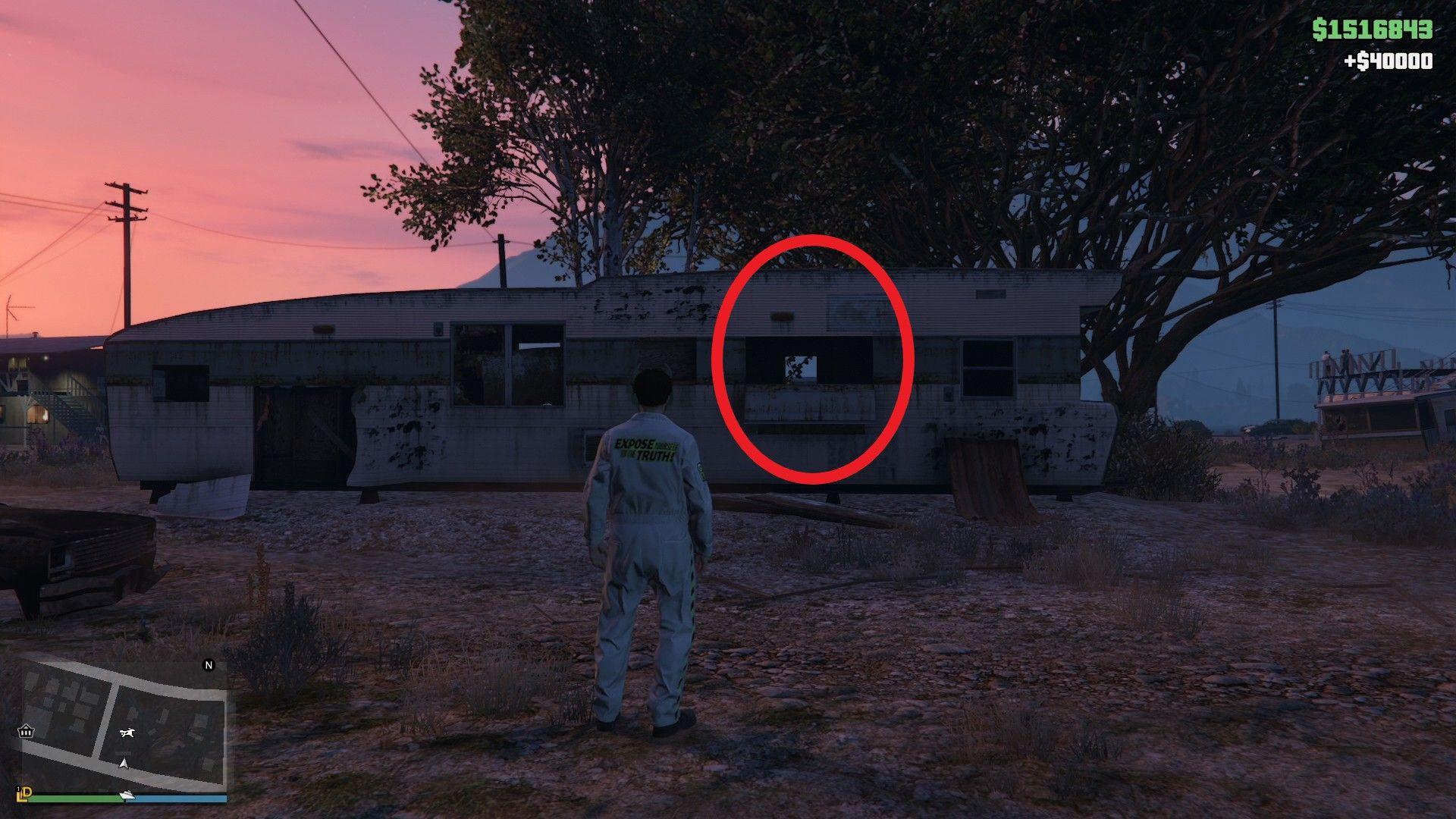The height and width of the screenshot is (819, 1456).
Task: Click the character's EXPOSE YOURSELF TO THE TRUTH patch
Action: (645, 449)
